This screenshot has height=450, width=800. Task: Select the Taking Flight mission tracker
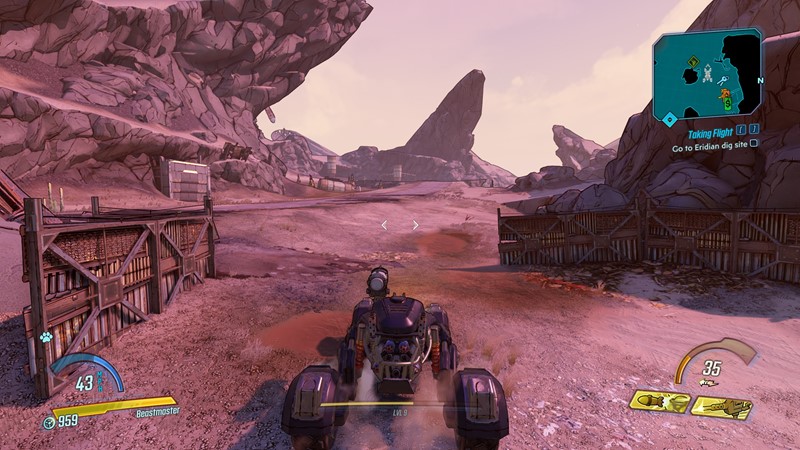pos(710,131)
